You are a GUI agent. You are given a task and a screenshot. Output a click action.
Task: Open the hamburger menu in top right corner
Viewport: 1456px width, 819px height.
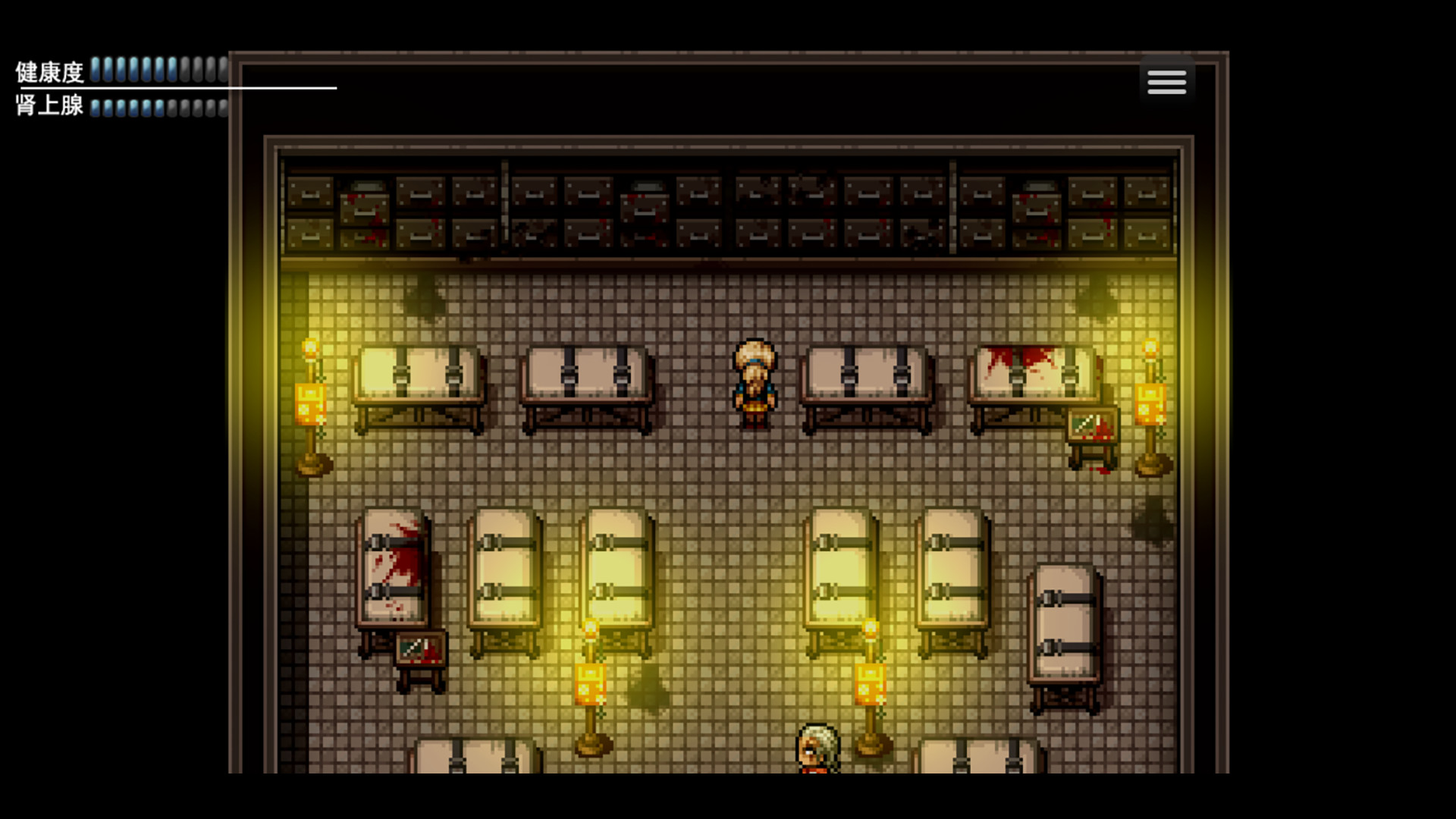(1166, 81)
